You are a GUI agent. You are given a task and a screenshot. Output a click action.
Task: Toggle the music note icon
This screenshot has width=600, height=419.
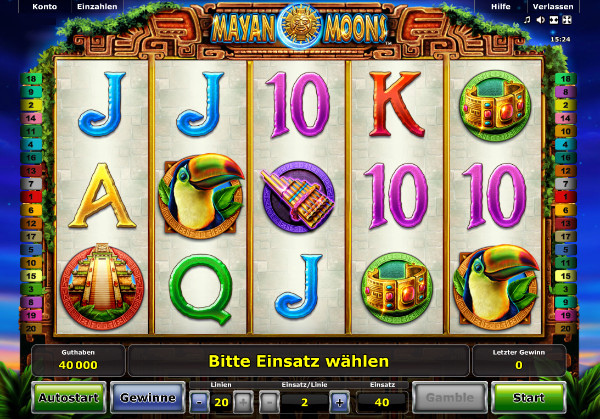(x=527, y=19)
